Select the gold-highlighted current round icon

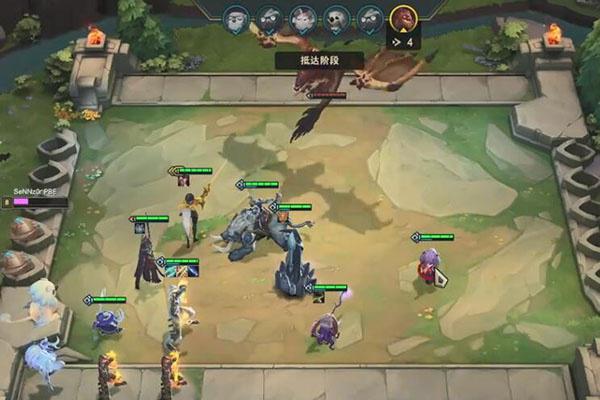[403, 17]
